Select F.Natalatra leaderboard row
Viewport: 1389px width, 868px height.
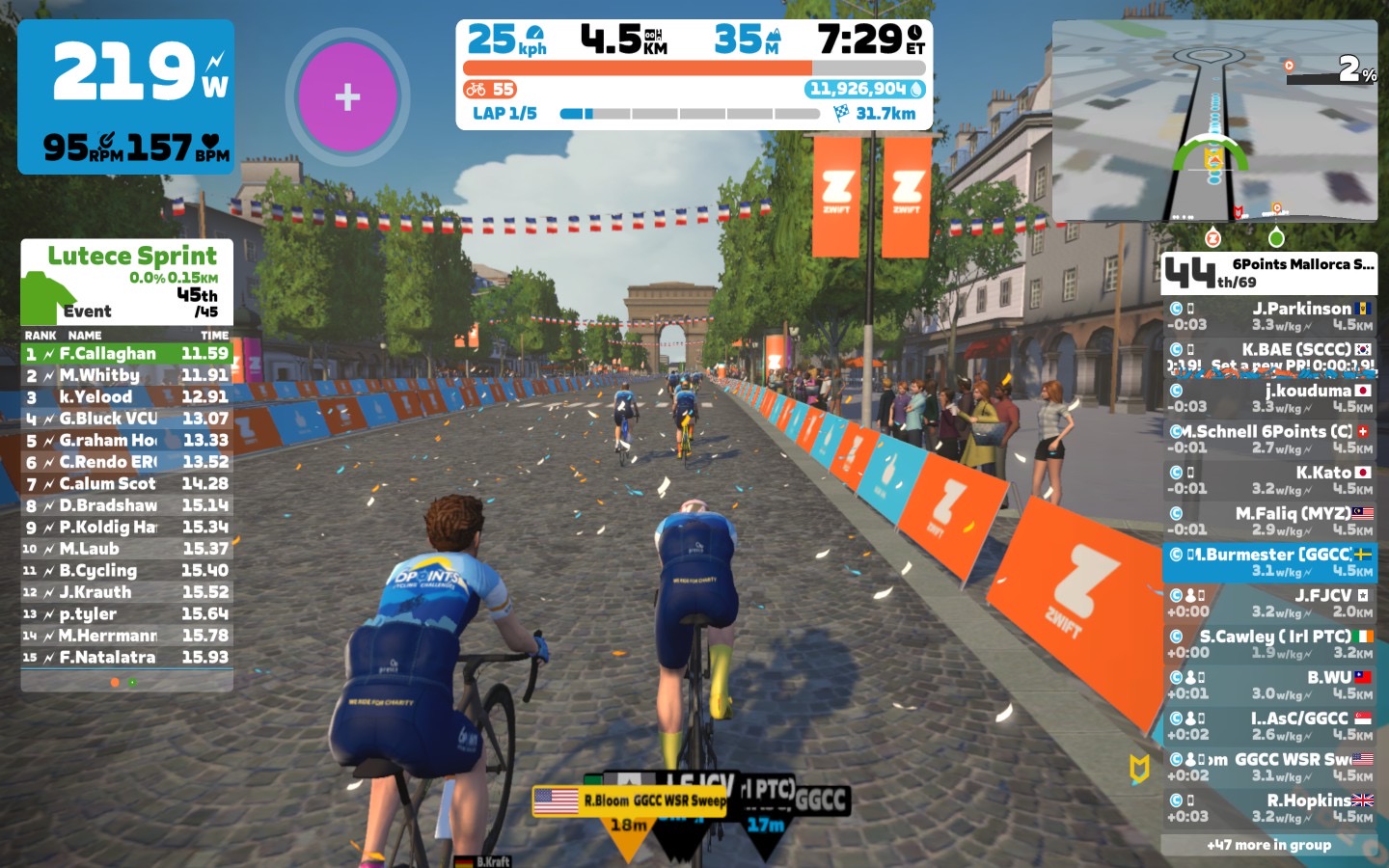tap(126, 657)
